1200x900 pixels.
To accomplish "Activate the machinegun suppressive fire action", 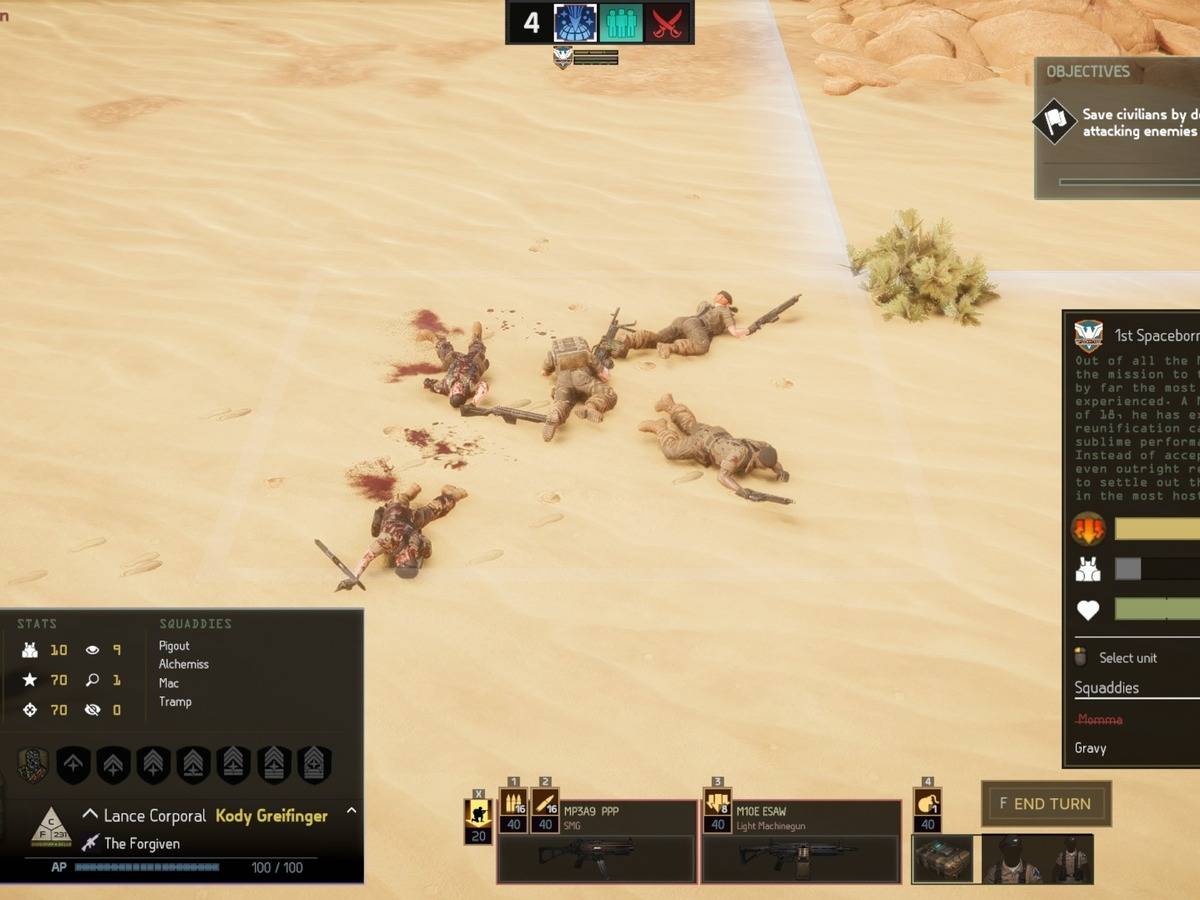I will [x=717, y=803].
